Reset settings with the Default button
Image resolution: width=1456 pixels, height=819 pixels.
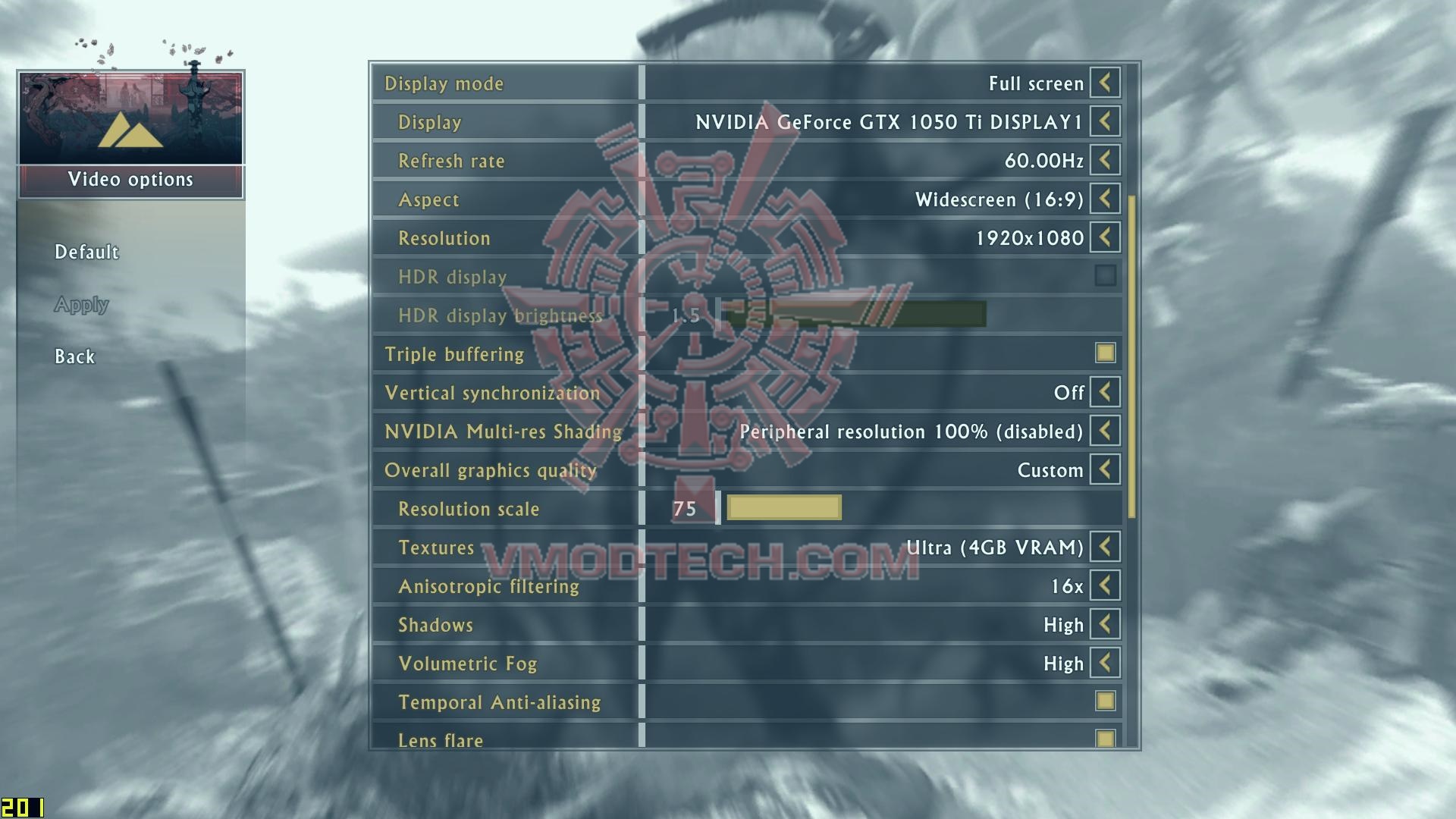86,252
